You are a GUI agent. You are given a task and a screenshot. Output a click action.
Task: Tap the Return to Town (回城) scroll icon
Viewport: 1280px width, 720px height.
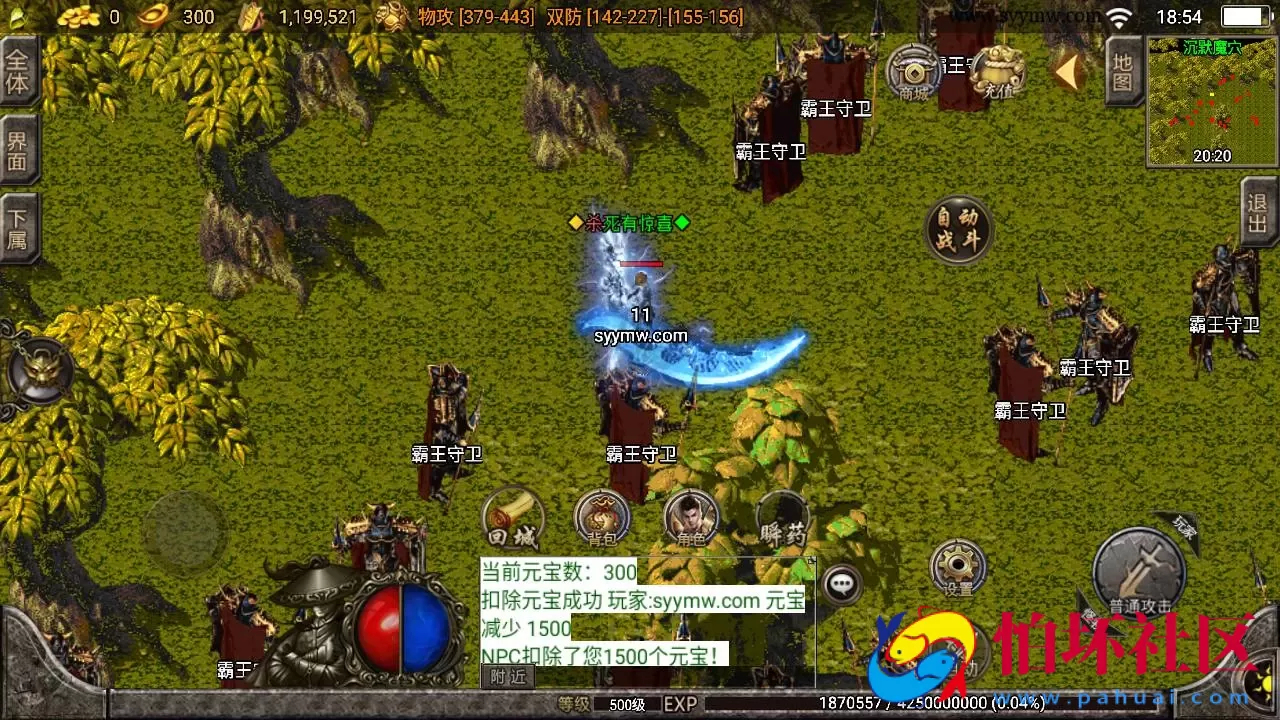point(513,519)
